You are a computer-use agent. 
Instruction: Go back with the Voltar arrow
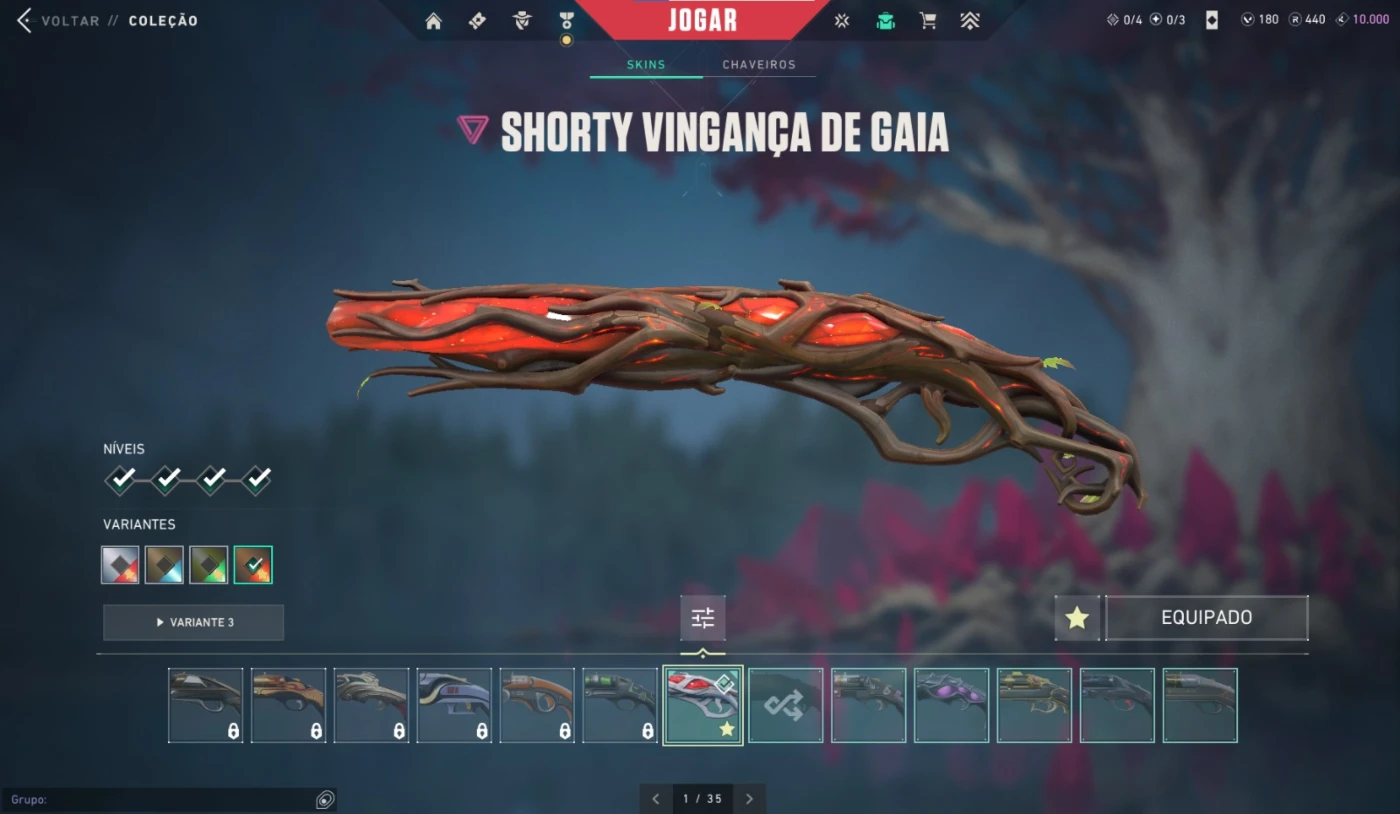[x=24, y=20]
